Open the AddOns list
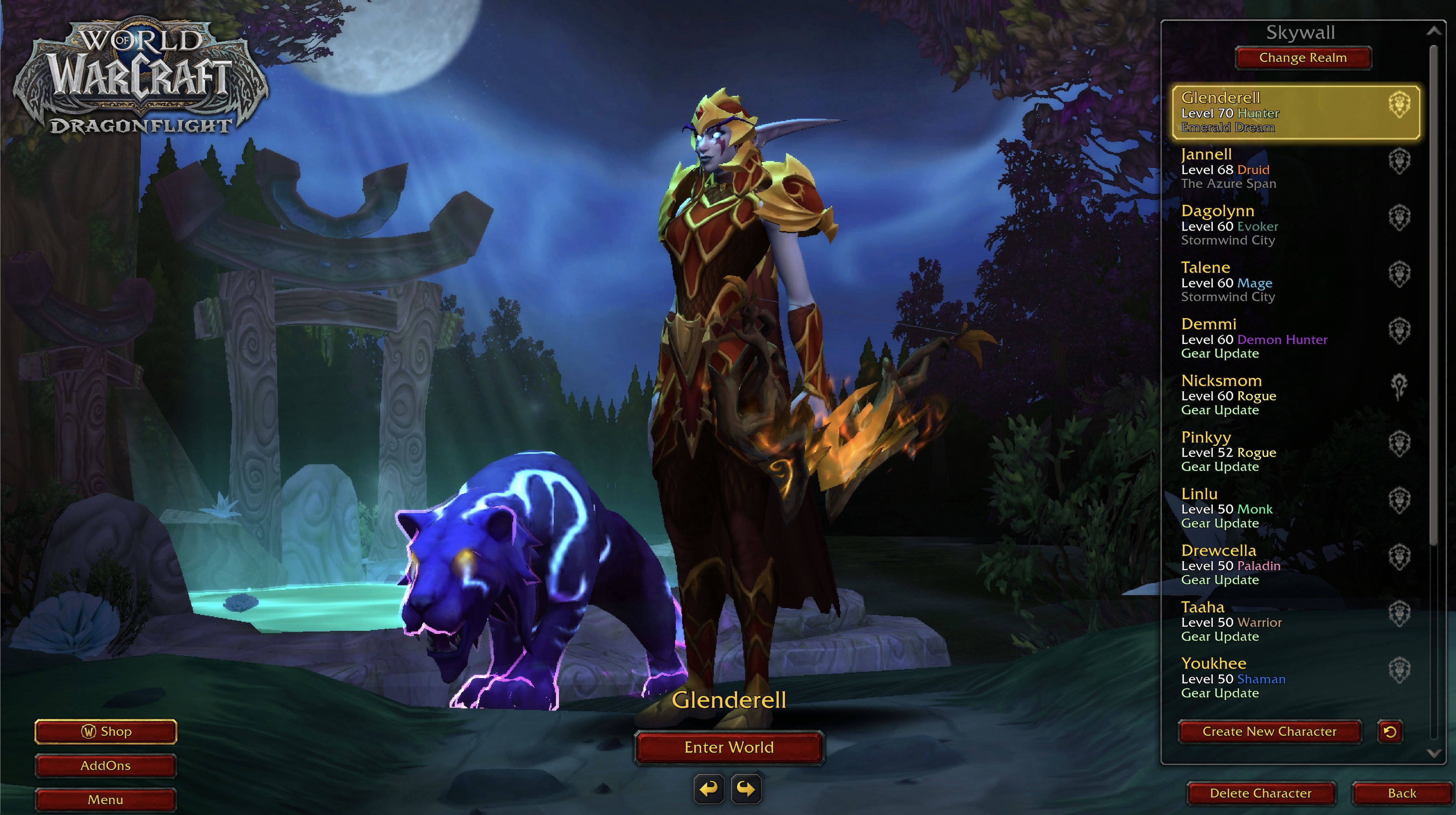Image resolution: width=1456 pixels, height=815 pixels. point(106,765)
